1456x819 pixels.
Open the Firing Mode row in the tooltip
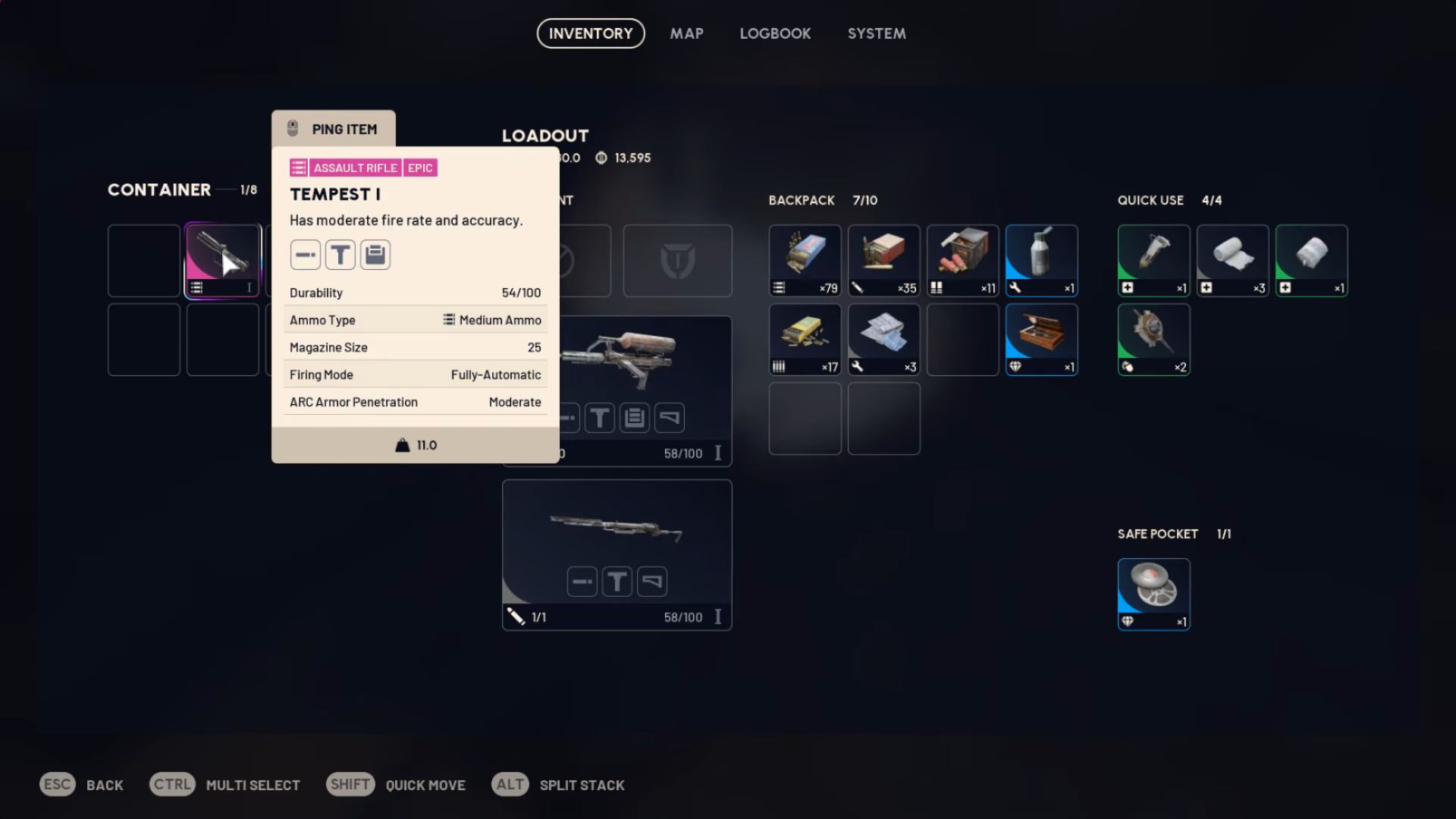pos(416,374)
